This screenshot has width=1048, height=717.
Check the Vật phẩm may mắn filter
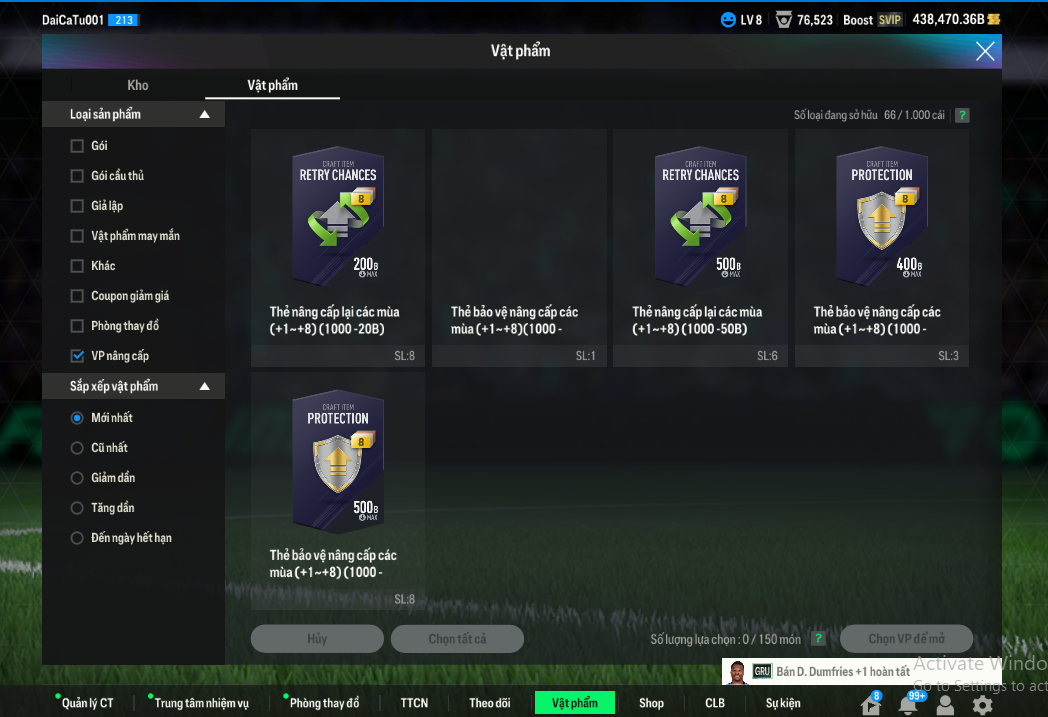(x=78, y=236)
